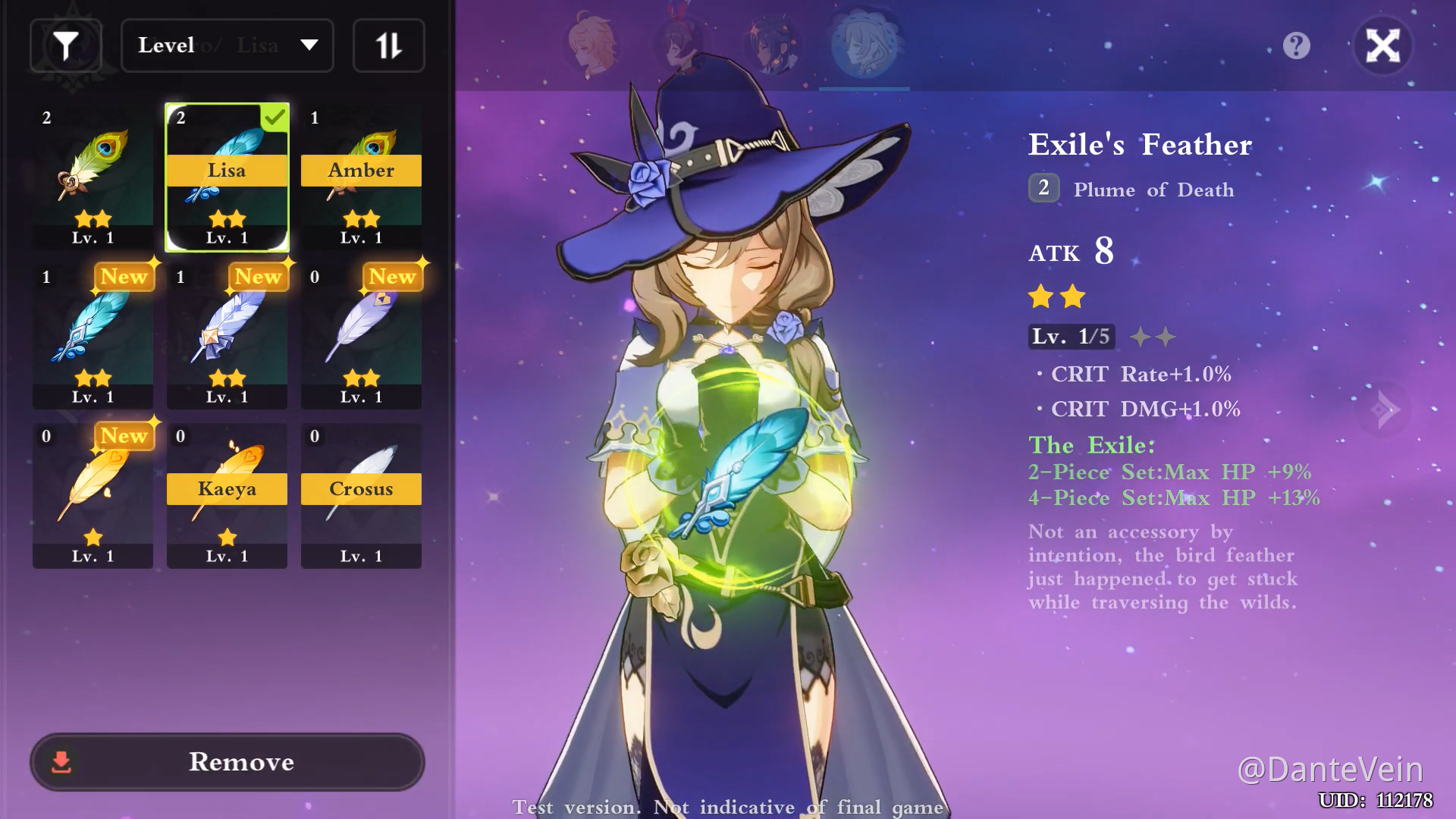1456x819 pixels.
Task: Select the feather equipped by Kaeya
Action: (226, 493)
